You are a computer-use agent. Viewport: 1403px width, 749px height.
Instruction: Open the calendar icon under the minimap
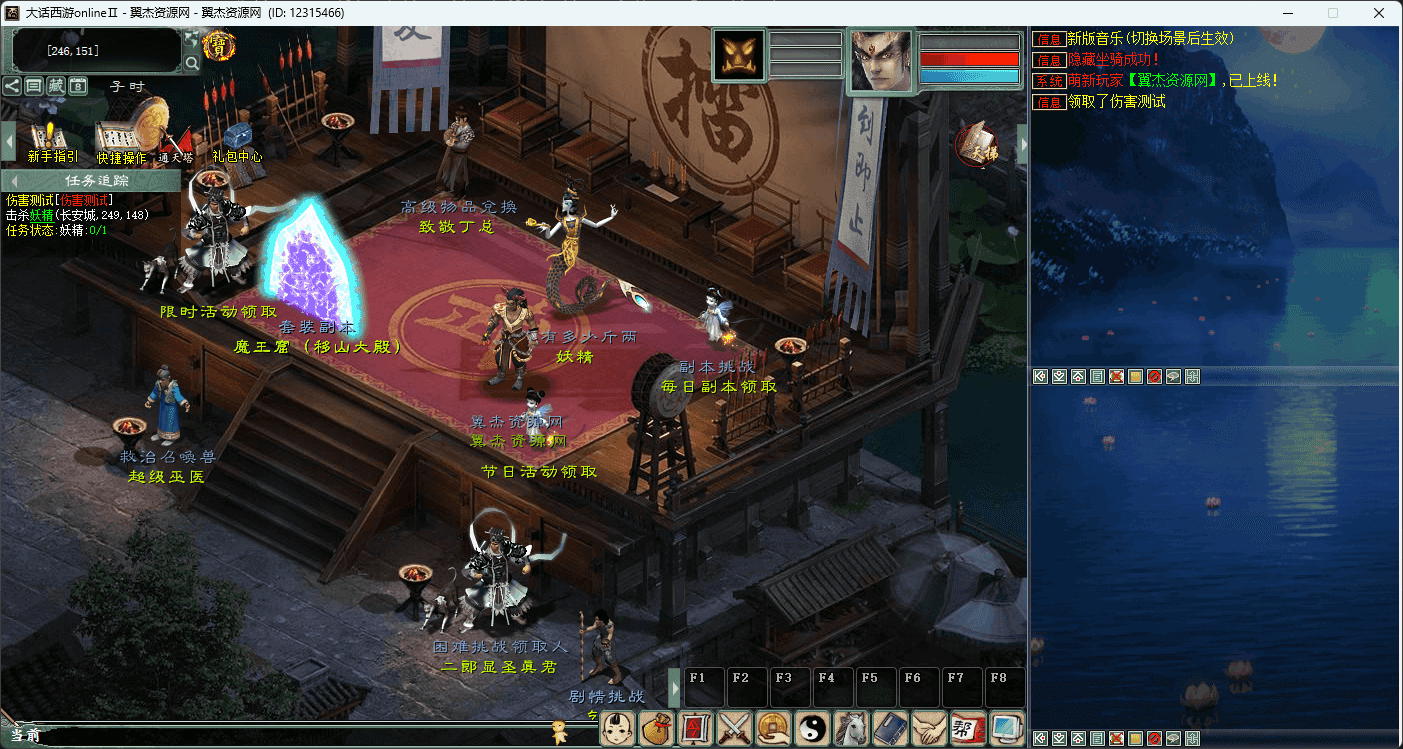point(78,86)
